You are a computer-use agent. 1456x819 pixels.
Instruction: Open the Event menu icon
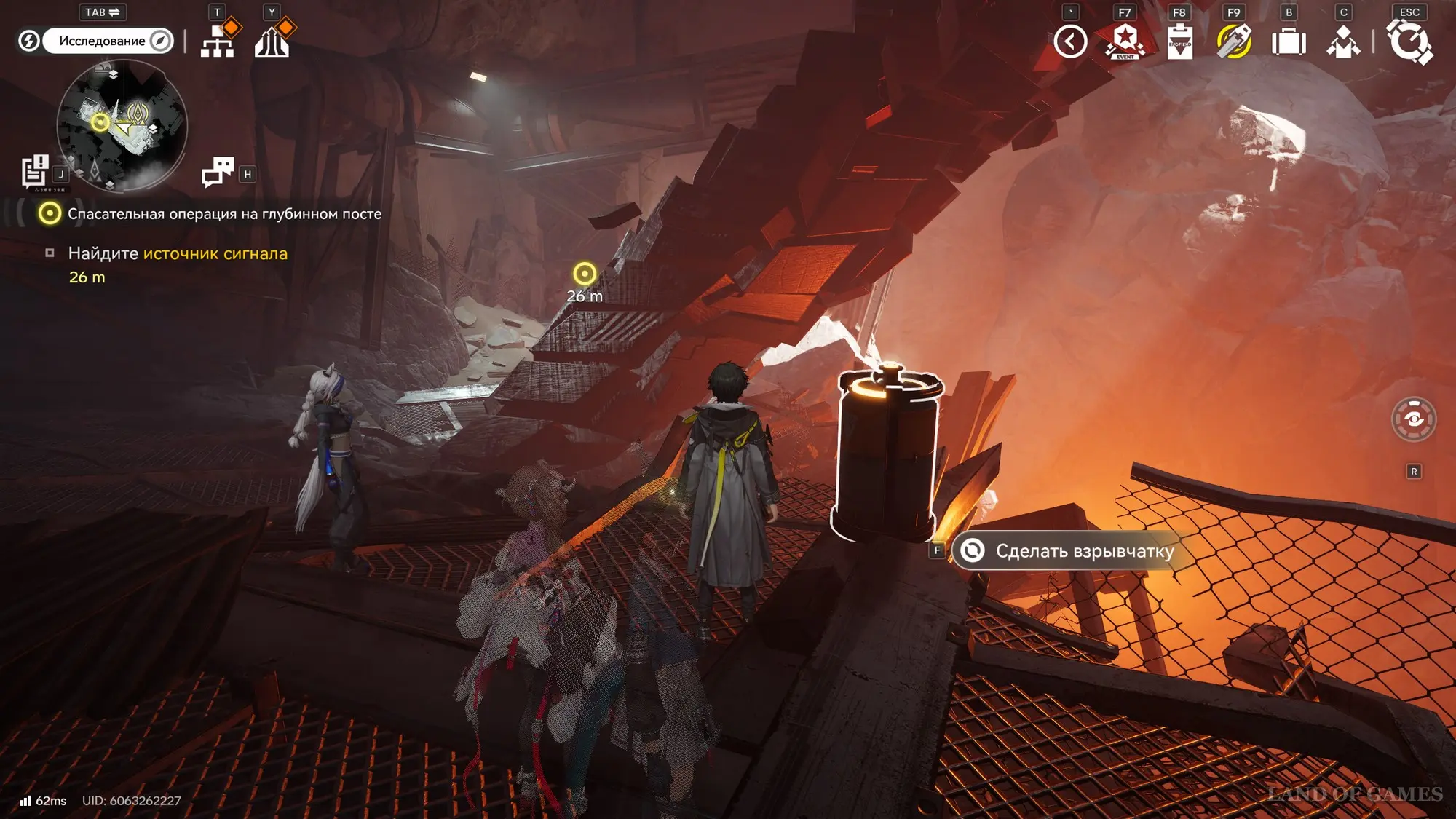[x=1125, y=41]
